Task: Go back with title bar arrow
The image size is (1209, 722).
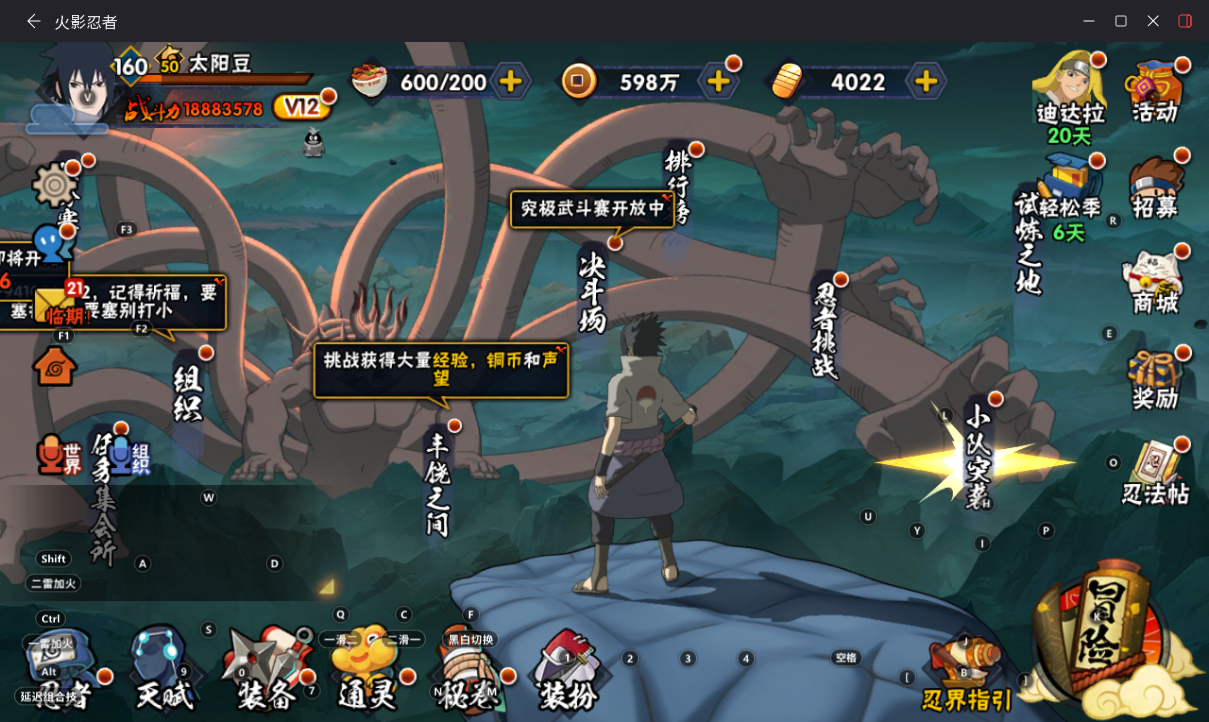Action: pos(34,21)
